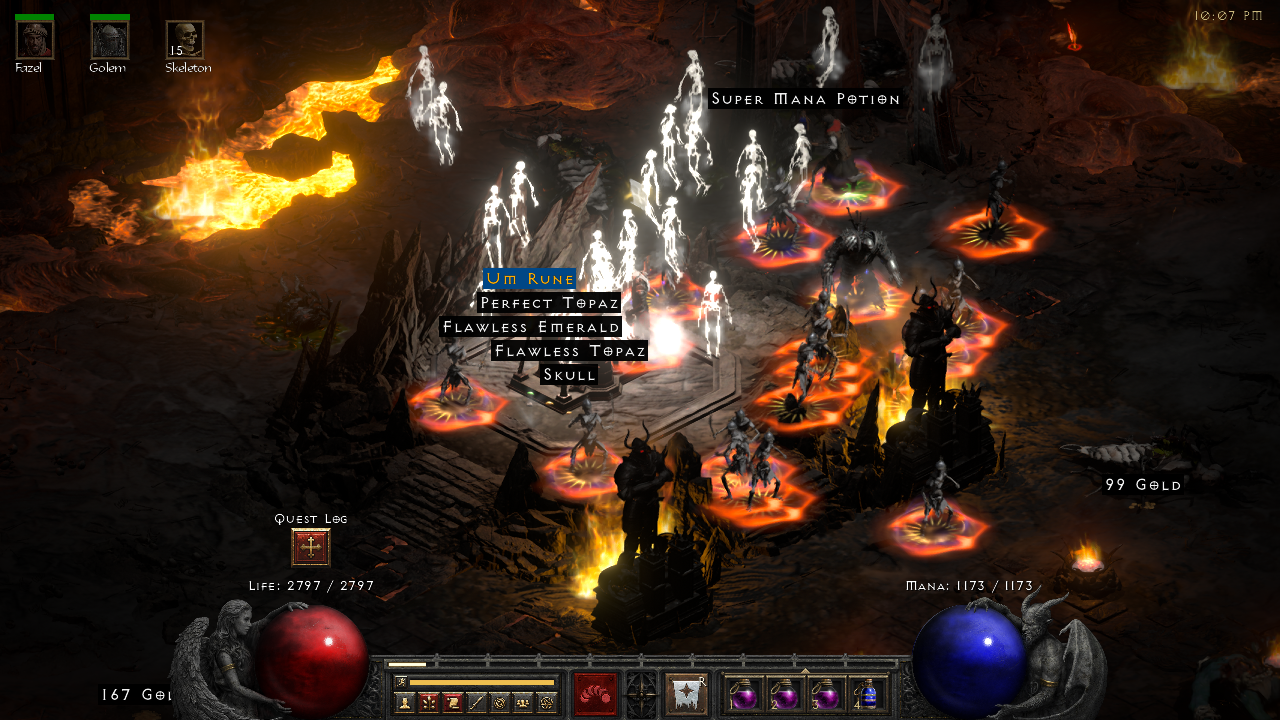
Task: Click the Skeleton summon portrait
Action: click(185, 40)
